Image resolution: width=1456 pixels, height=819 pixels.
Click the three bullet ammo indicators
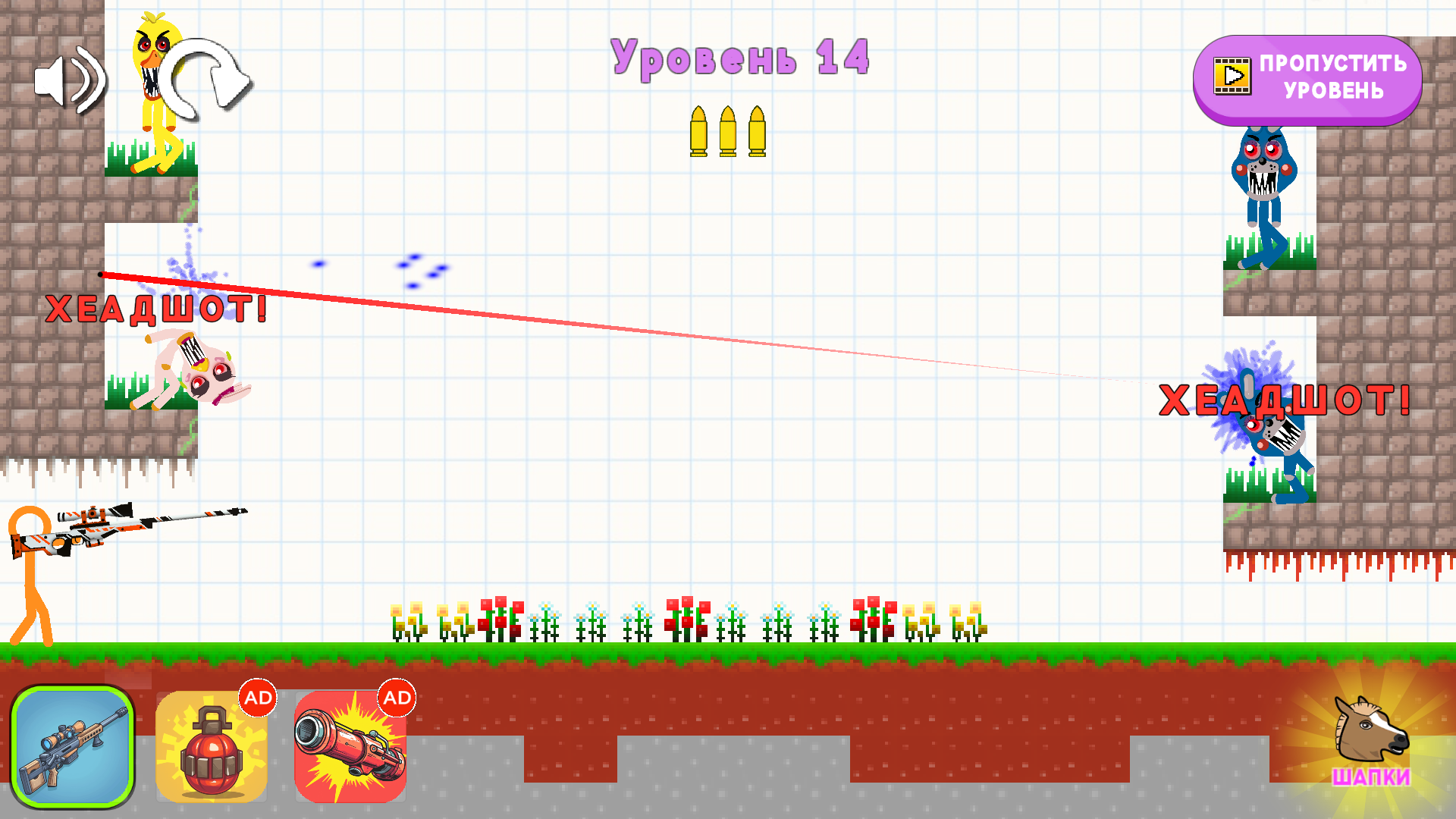726,132
